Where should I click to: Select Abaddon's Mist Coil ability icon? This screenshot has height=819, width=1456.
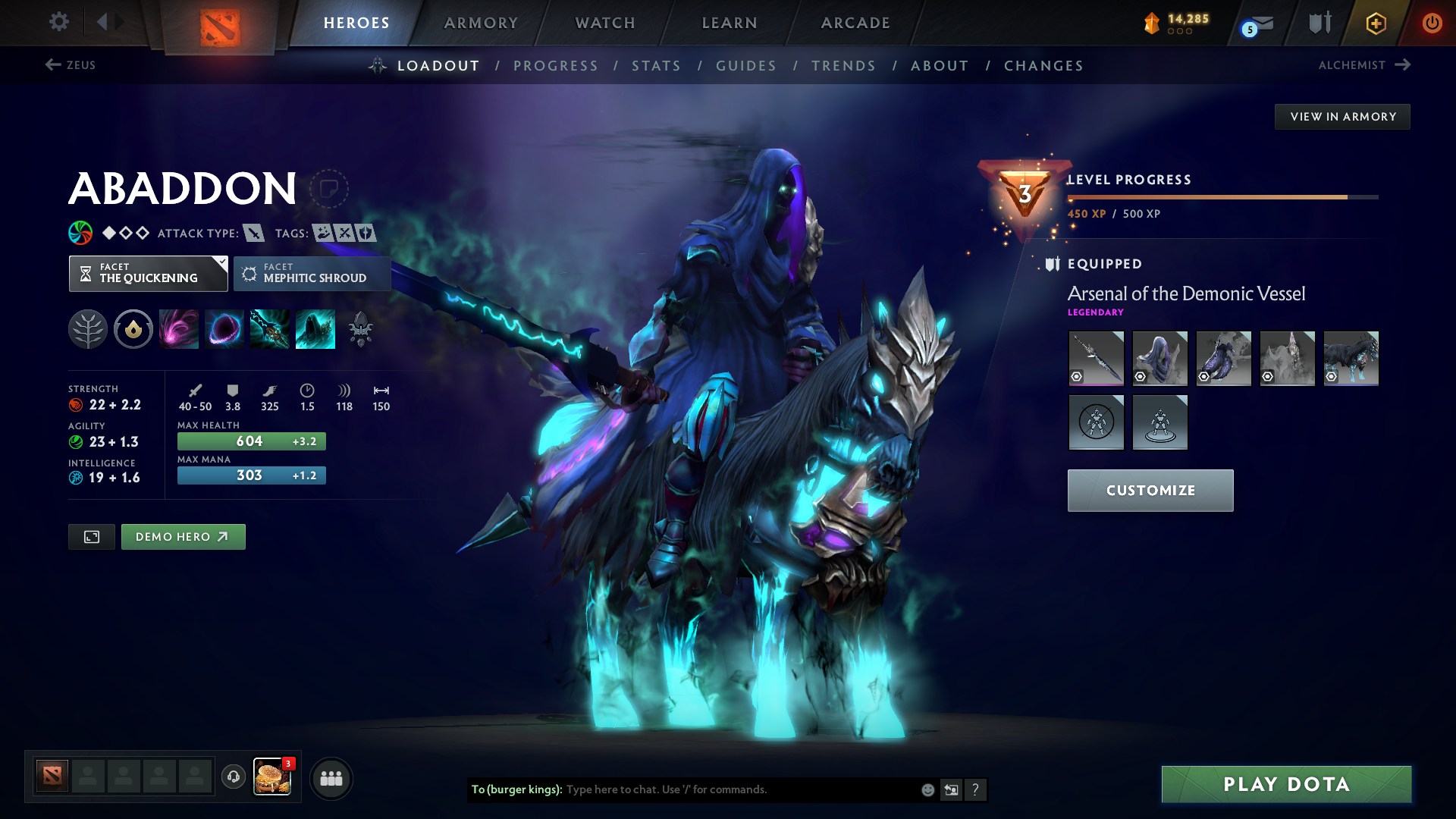click(x=178, y=328)
